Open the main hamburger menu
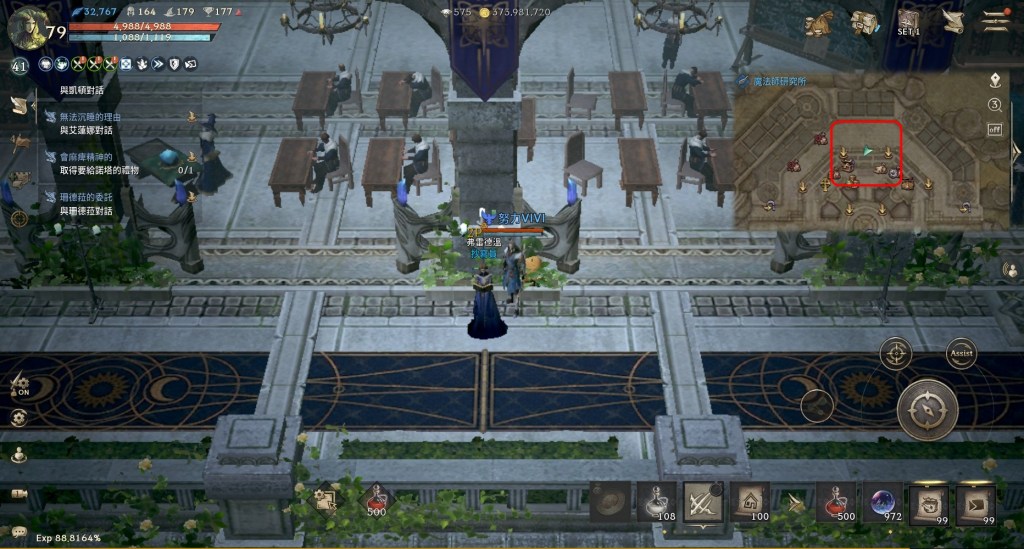The image size is (1024, 549). 994,21
